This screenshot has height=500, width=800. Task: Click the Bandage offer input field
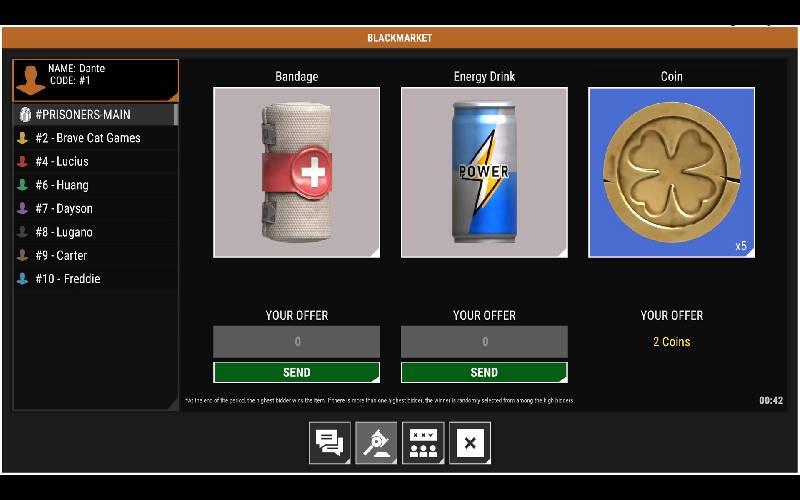coord(296,342)
